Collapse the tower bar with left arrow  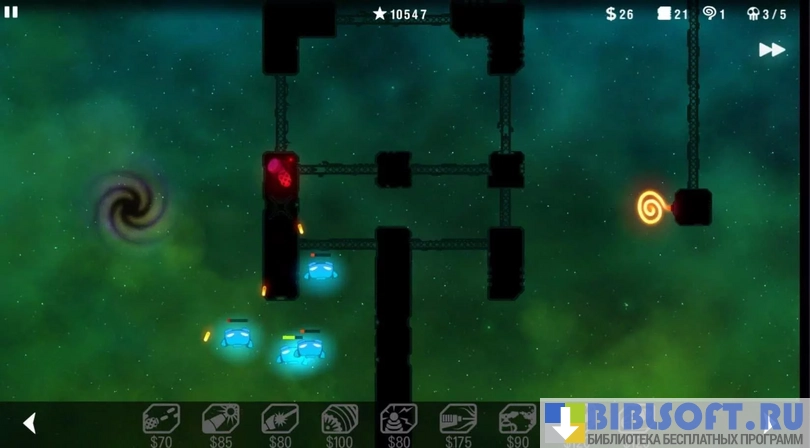click(30, 423)
